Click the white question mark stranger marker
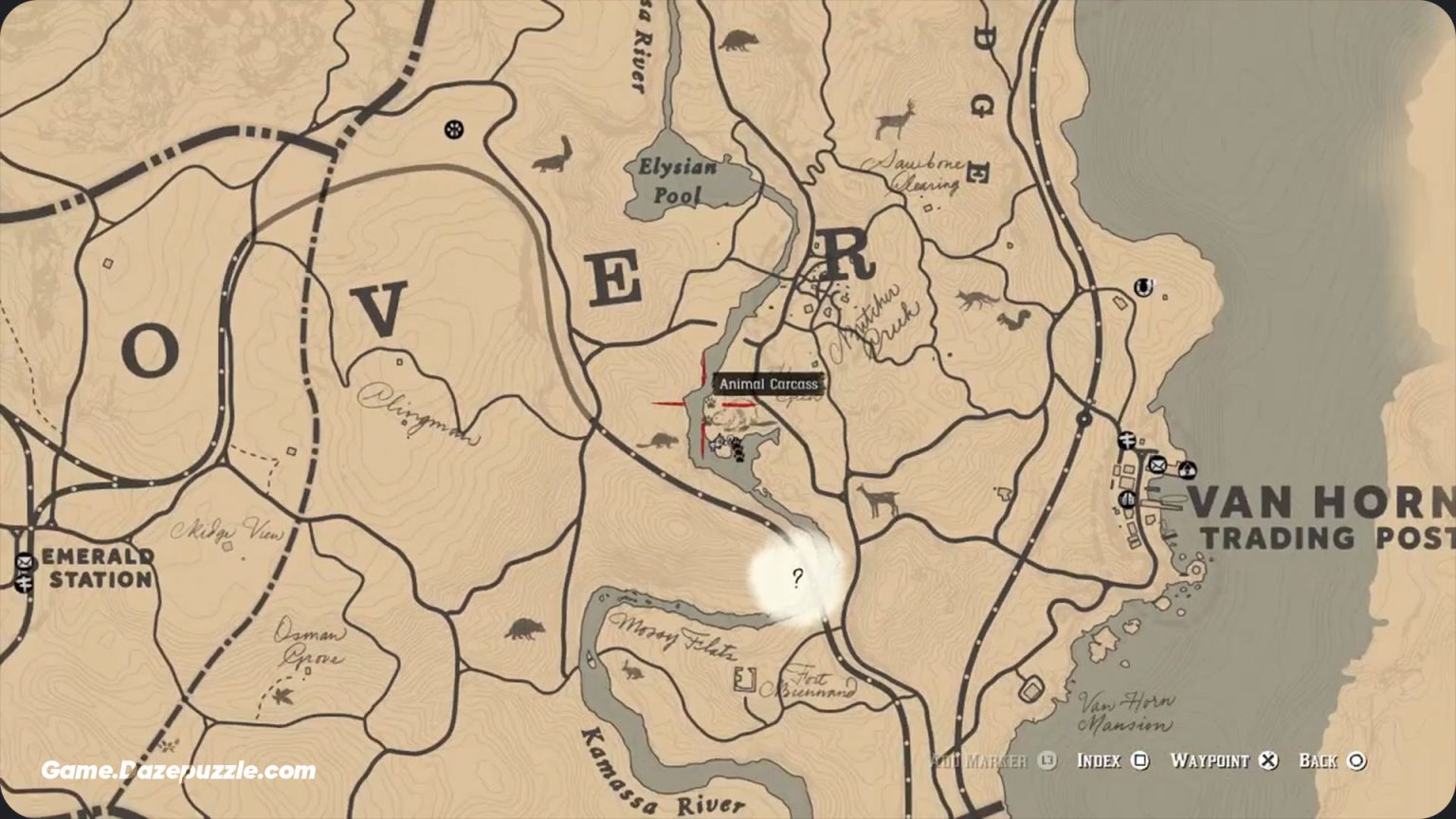This screenshot has height=819, width=1456. click(x=797, y=578)
